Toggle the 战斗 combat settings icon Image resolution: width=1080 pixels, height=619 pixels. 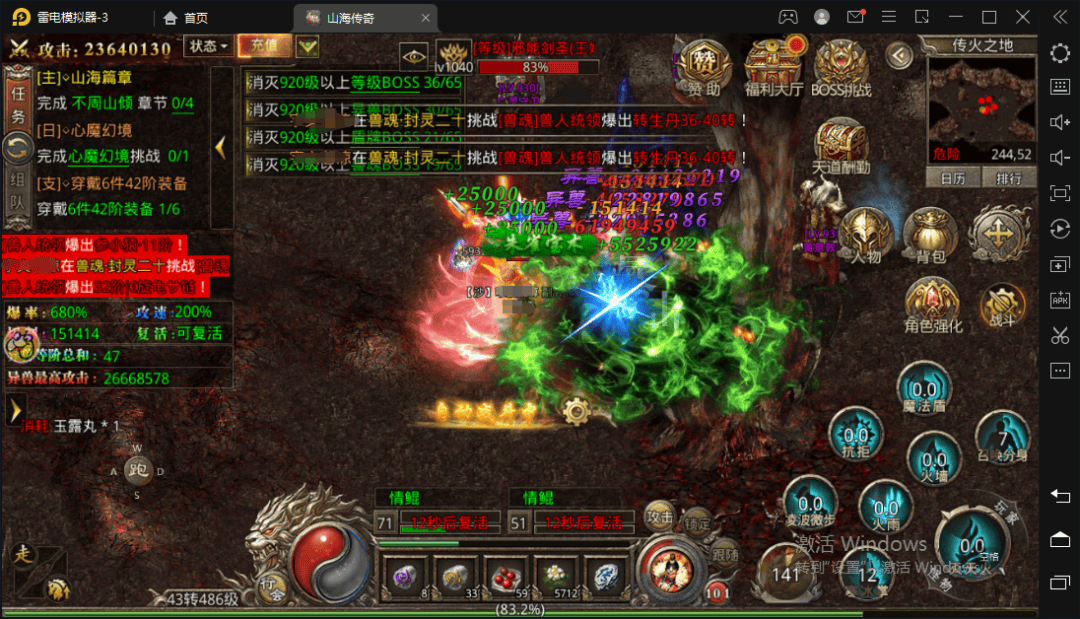(x=1001, y=305)
